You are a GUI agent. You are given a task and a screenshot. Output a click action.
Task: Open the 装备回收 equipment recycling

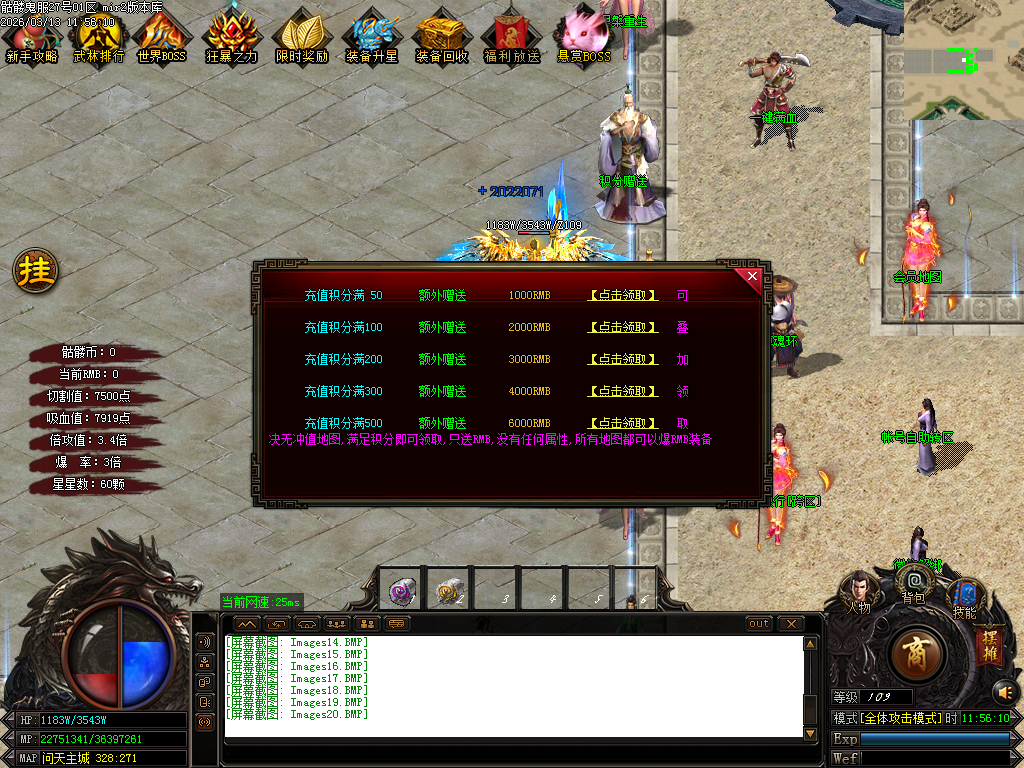tap(441, 38)
